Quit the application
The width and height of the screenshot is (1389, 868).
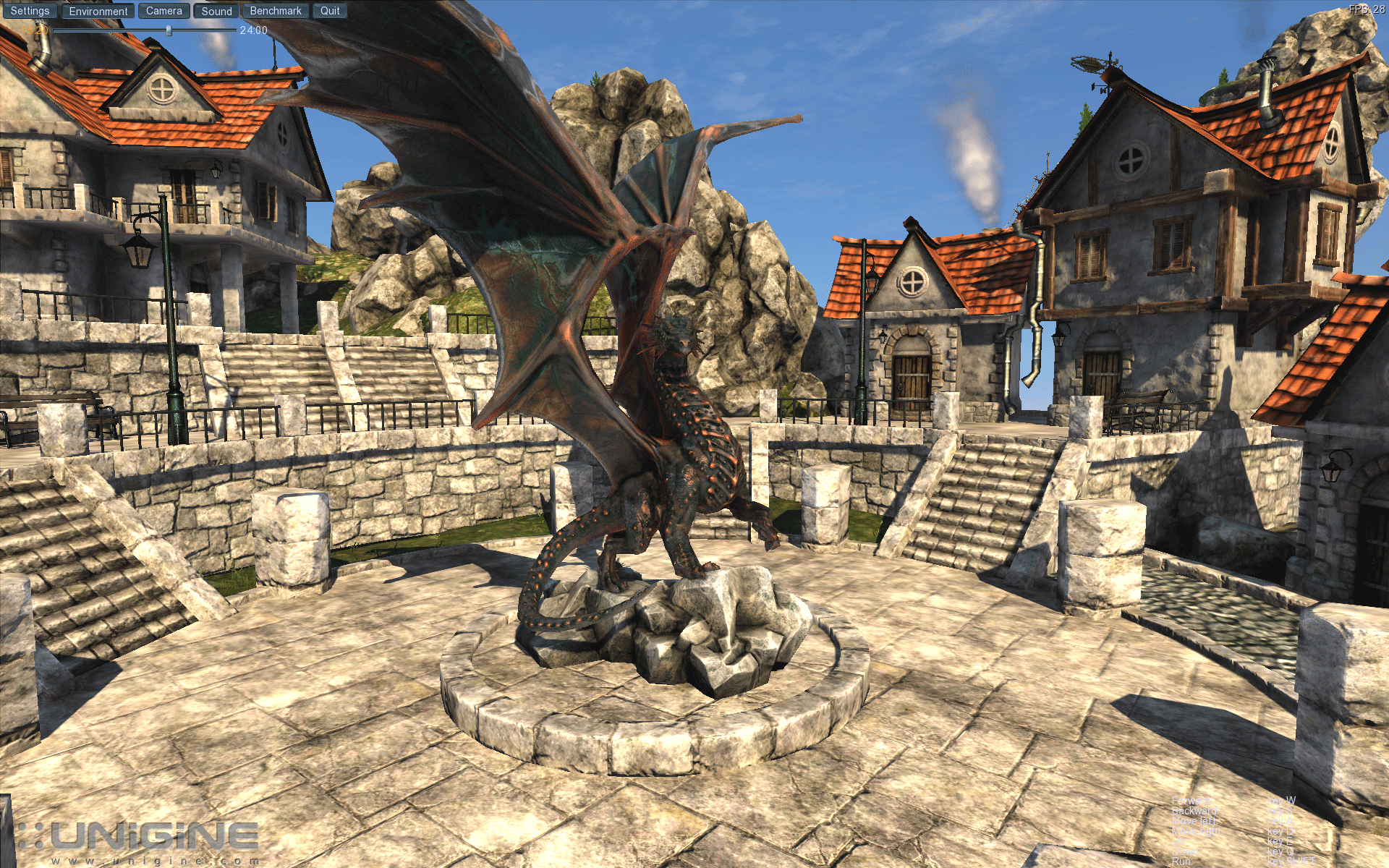pyautogui.click(x=330, y=11)
